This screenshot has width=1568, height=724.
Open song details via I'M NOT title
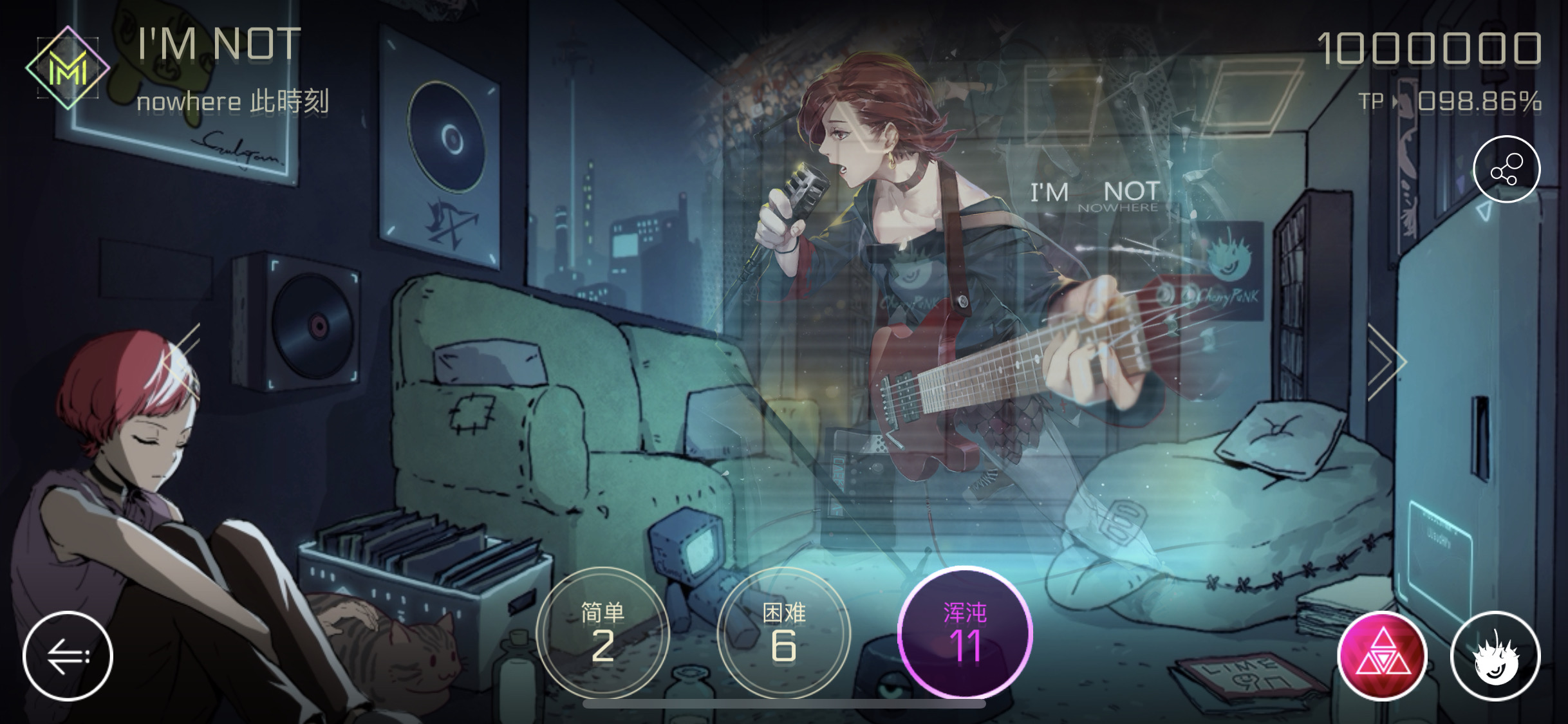[219, 43]
